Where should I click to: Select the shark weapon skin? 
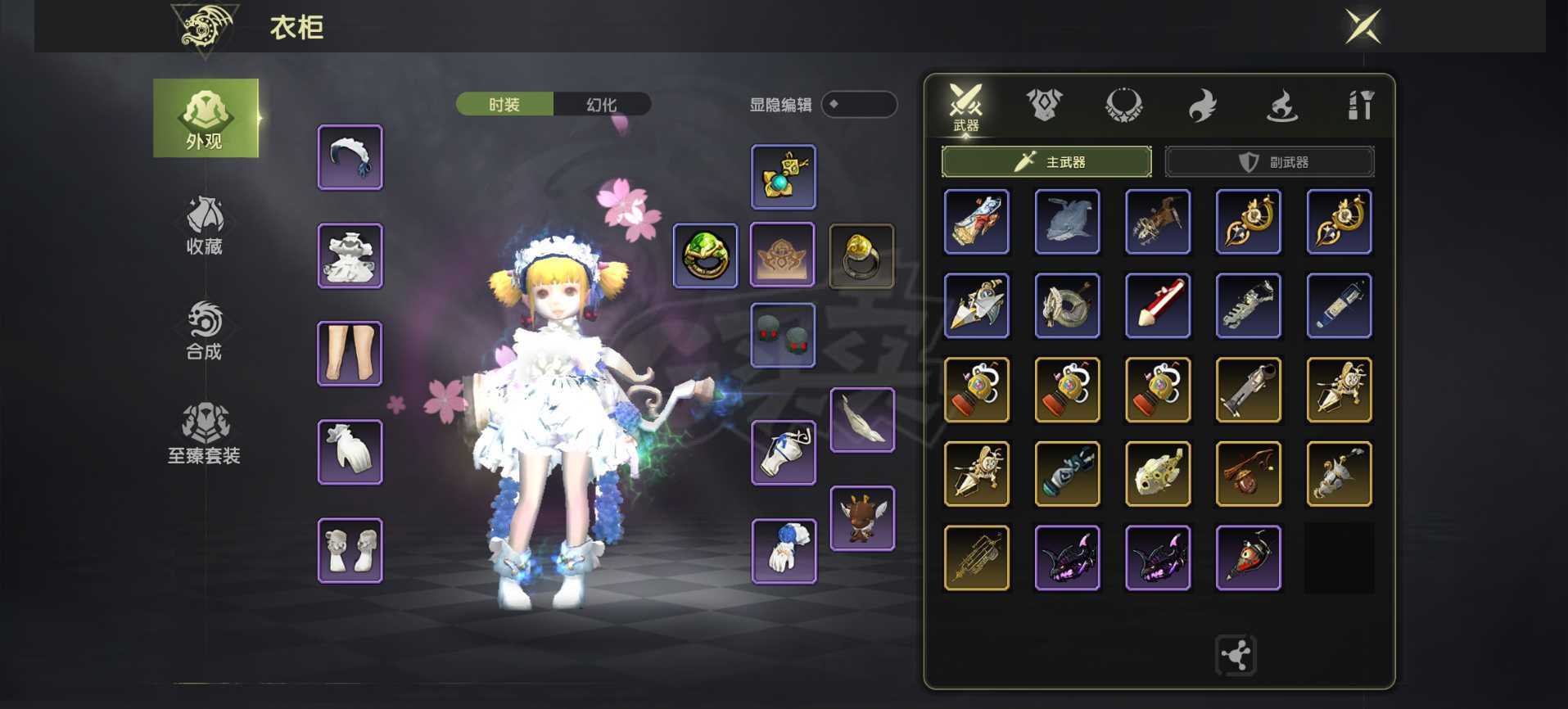click(x=1067, y=222)
